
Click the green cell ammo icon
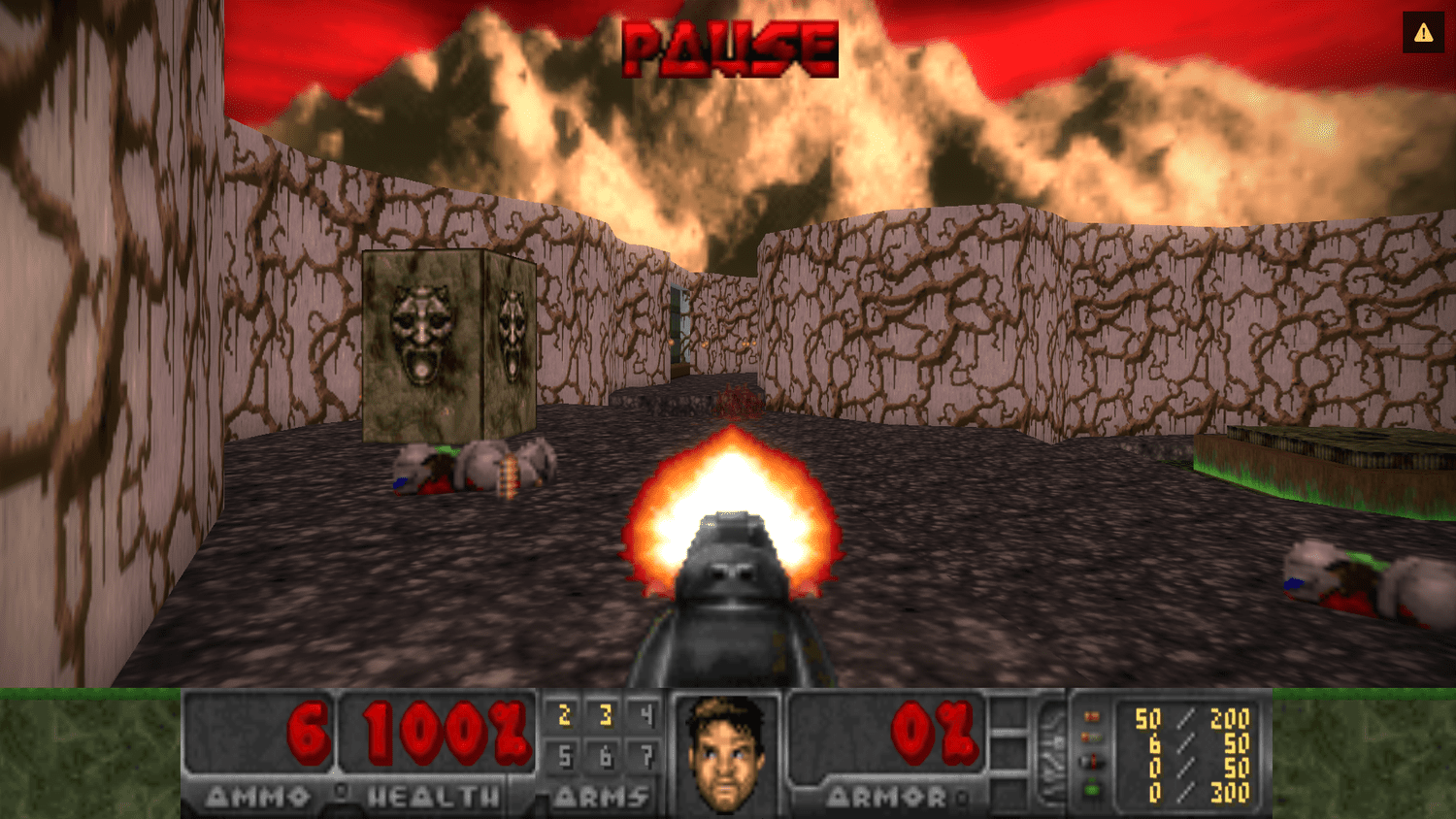pos(1092,788)
